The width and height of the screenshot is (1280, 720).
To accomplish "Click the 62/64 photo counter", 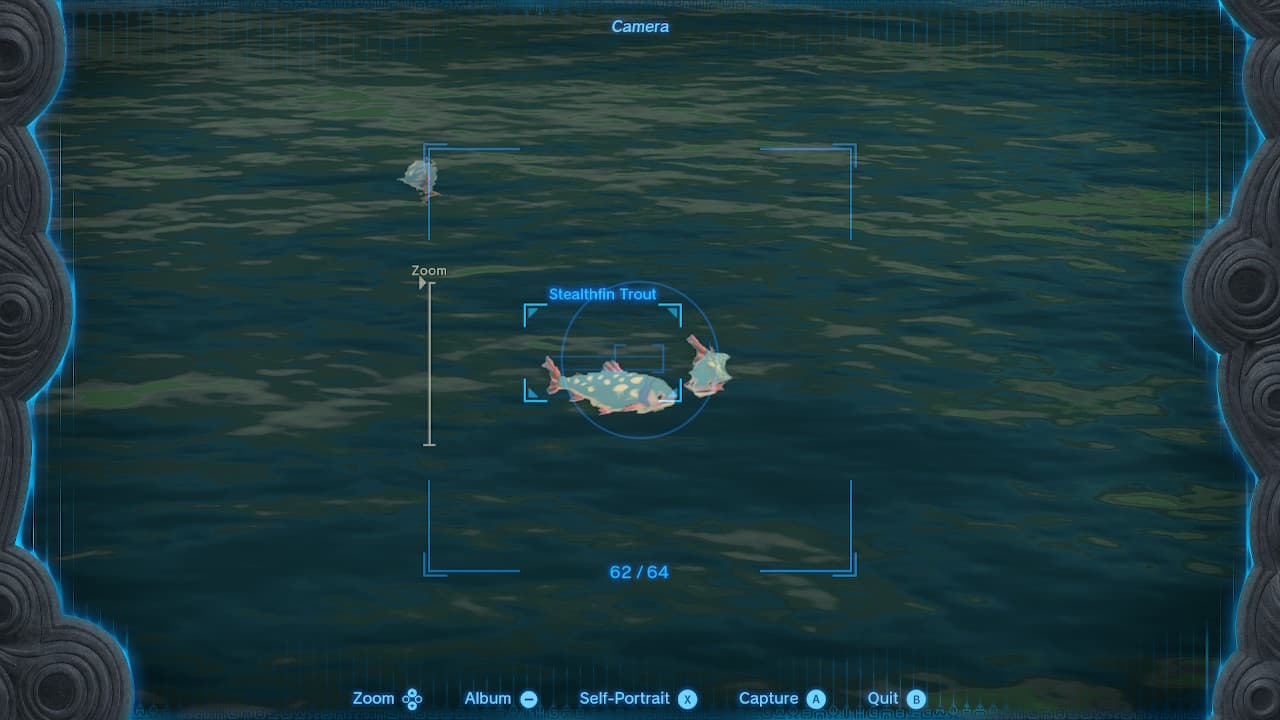I will click(x=637, y=572).
